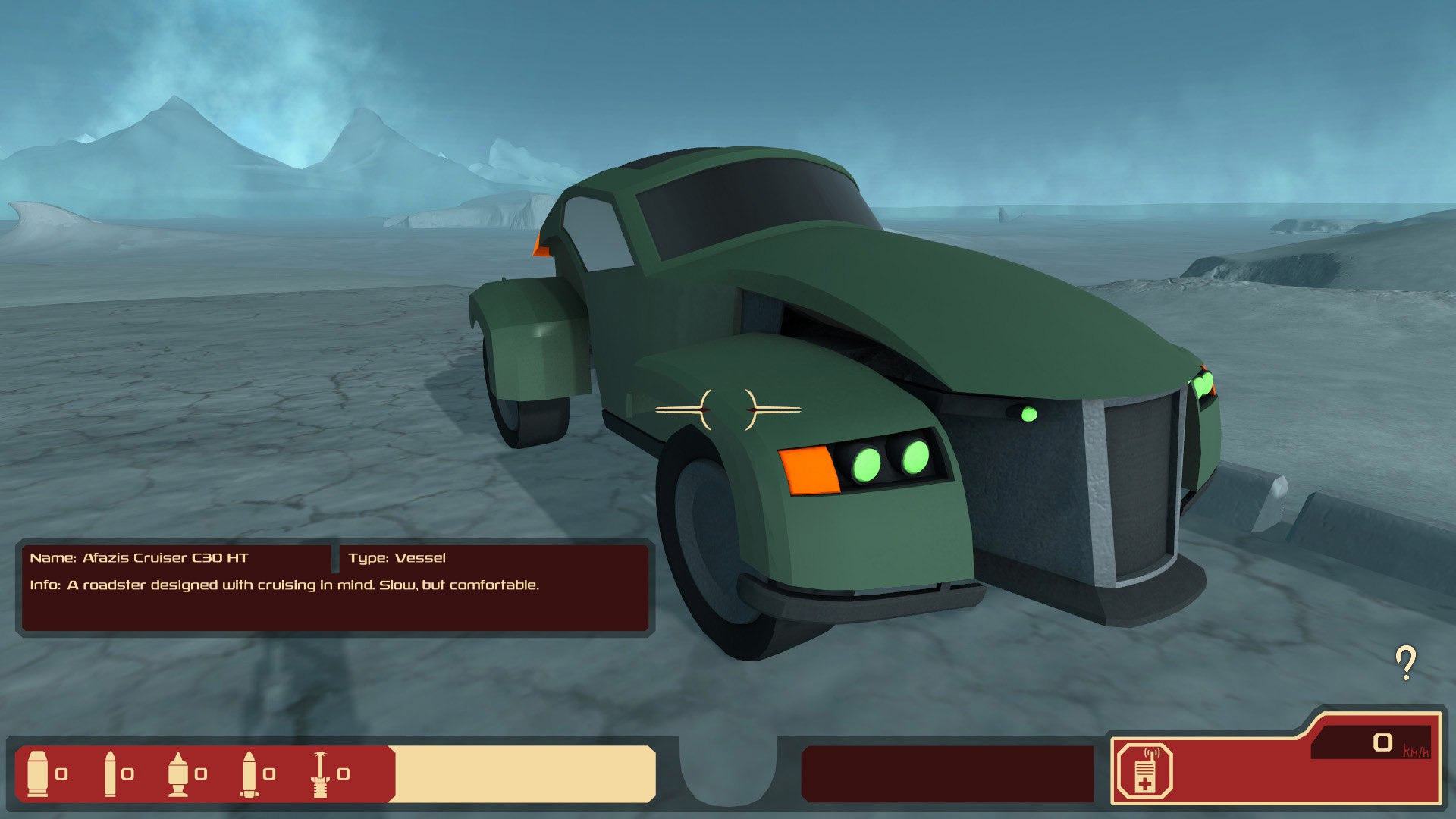Select the harpoon-style ammo icon
Screen dimensions: 1456x819
(321, 773)
